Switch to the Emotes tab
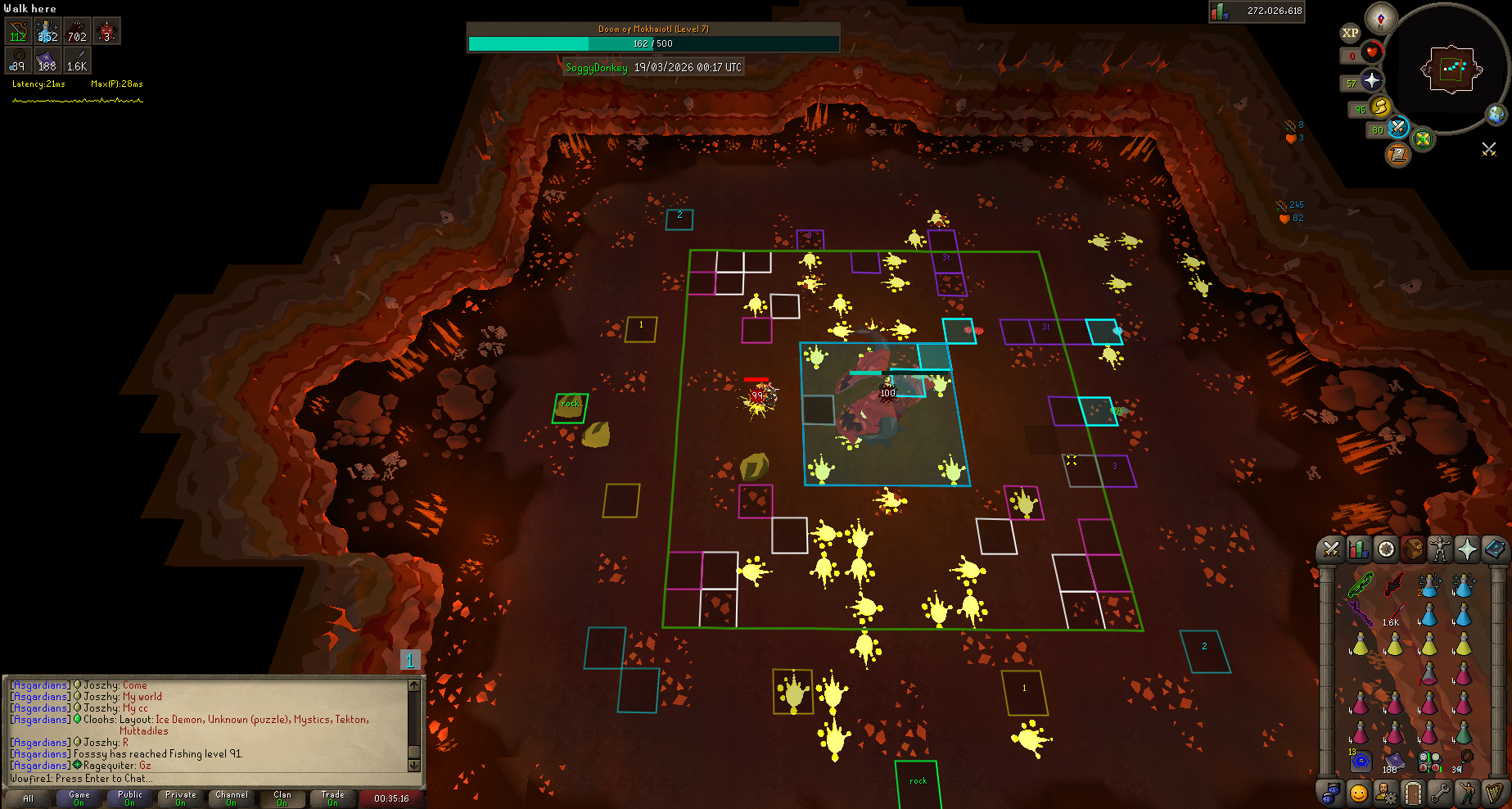This screenshot has width=1512, height=809. tap(1467, 793)
